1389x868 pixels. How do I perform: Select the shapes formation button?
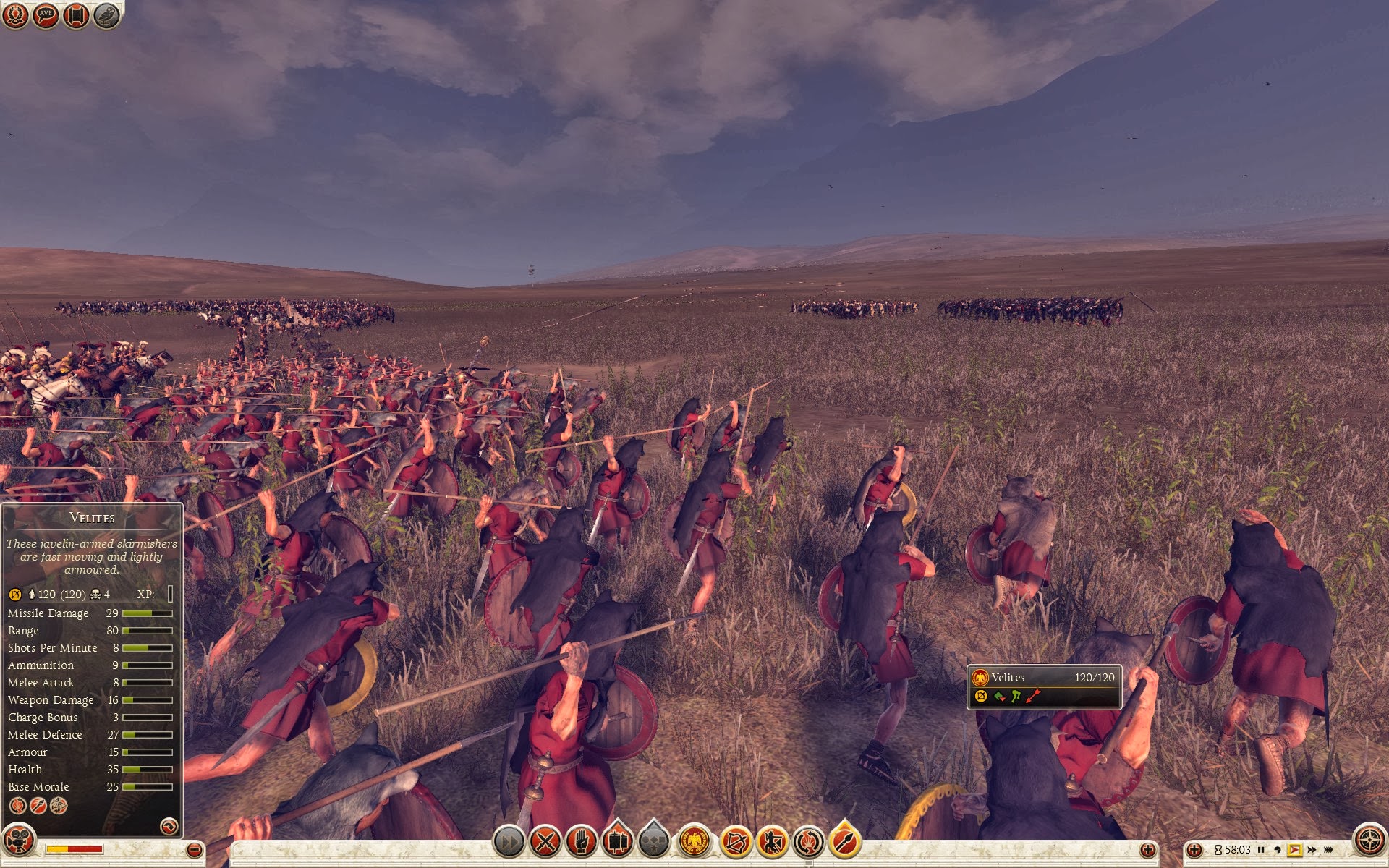(653, 841)
